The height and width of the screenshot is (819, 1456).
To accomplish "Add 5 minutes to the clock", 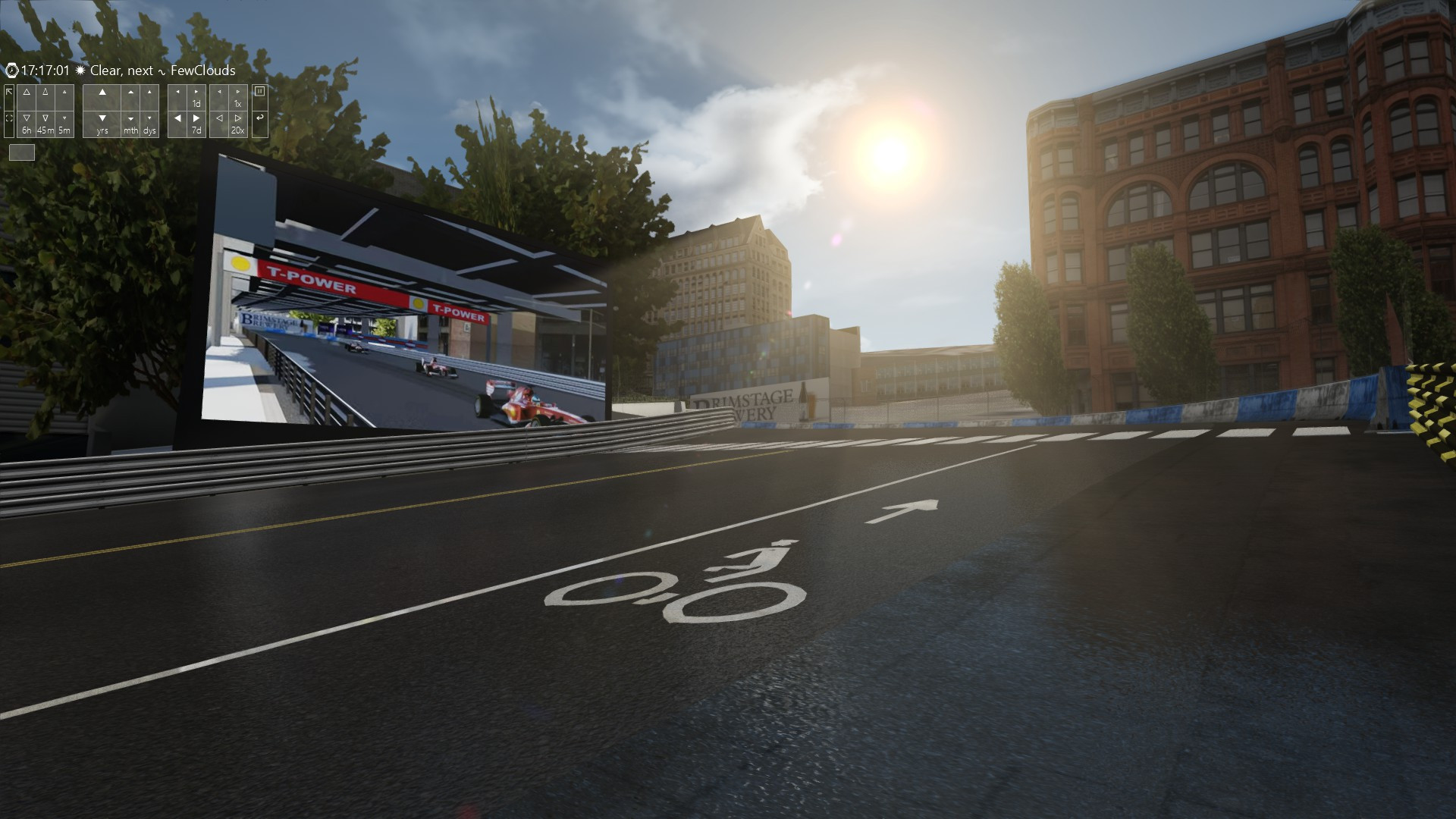I will (64, 92).
